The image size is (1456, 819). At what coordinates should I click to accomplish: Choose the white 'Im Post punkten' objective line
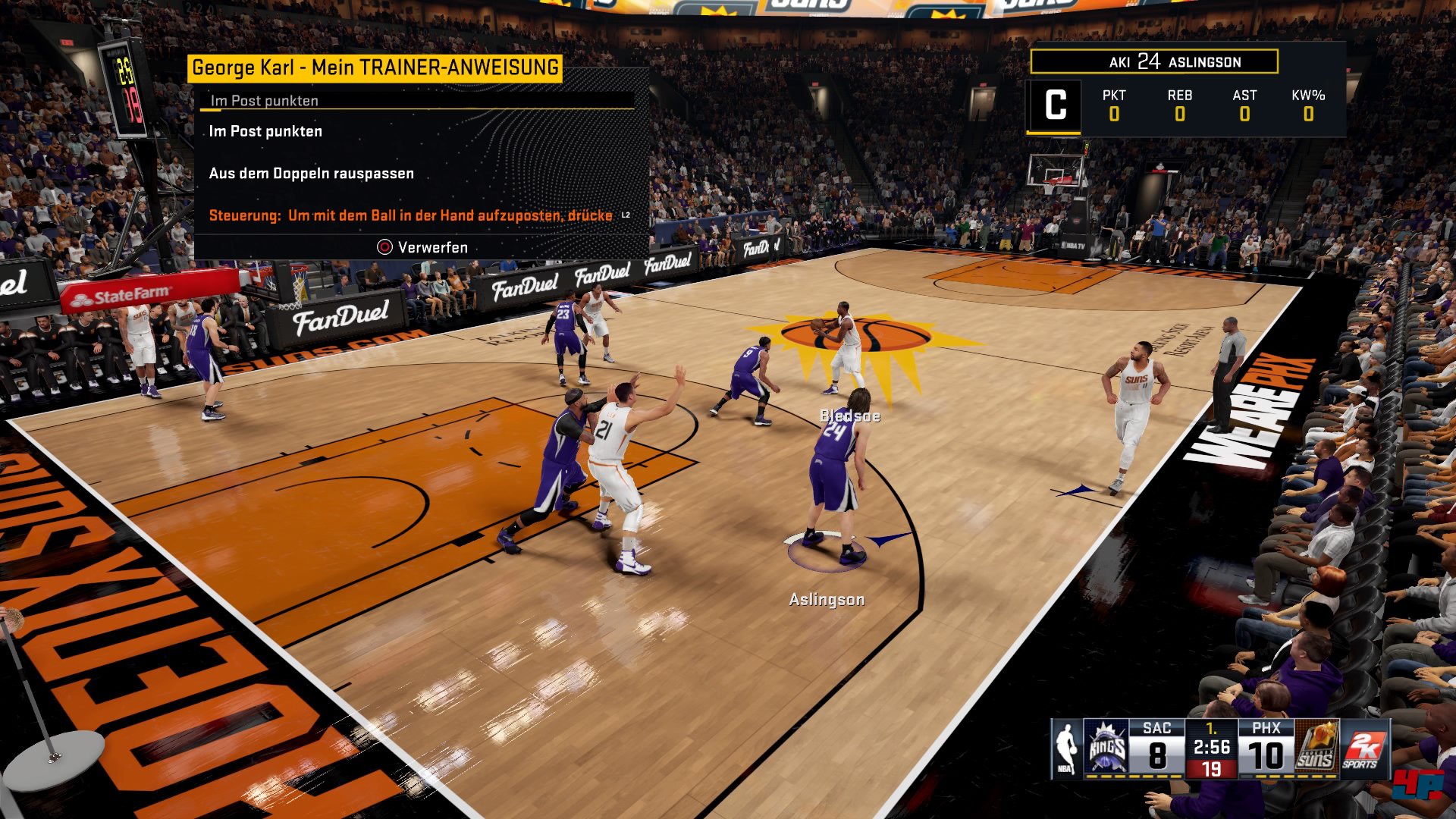265,131
